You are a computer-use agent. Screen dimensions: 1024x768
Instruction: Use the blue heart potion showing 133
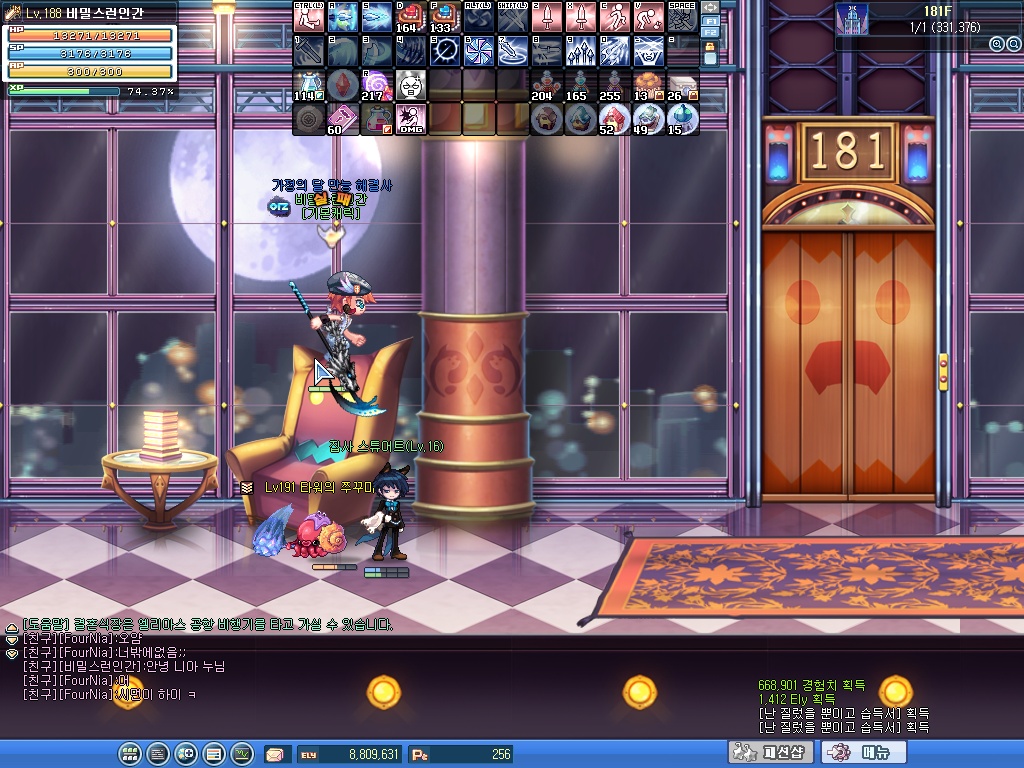tap(444, 17)
